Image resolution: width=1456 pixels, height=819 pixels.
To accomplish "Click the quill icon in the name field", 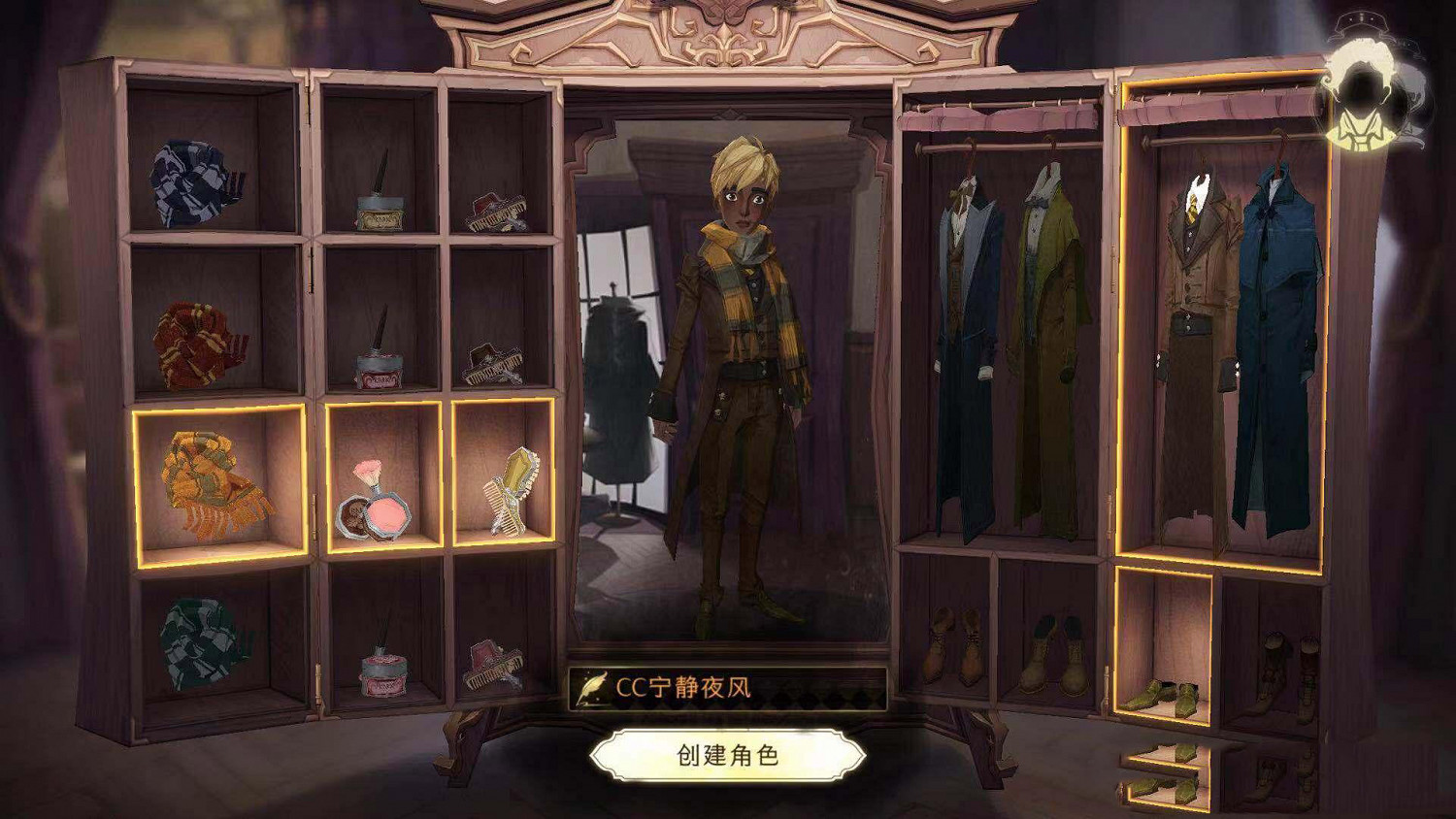I will tap(590, 688).
